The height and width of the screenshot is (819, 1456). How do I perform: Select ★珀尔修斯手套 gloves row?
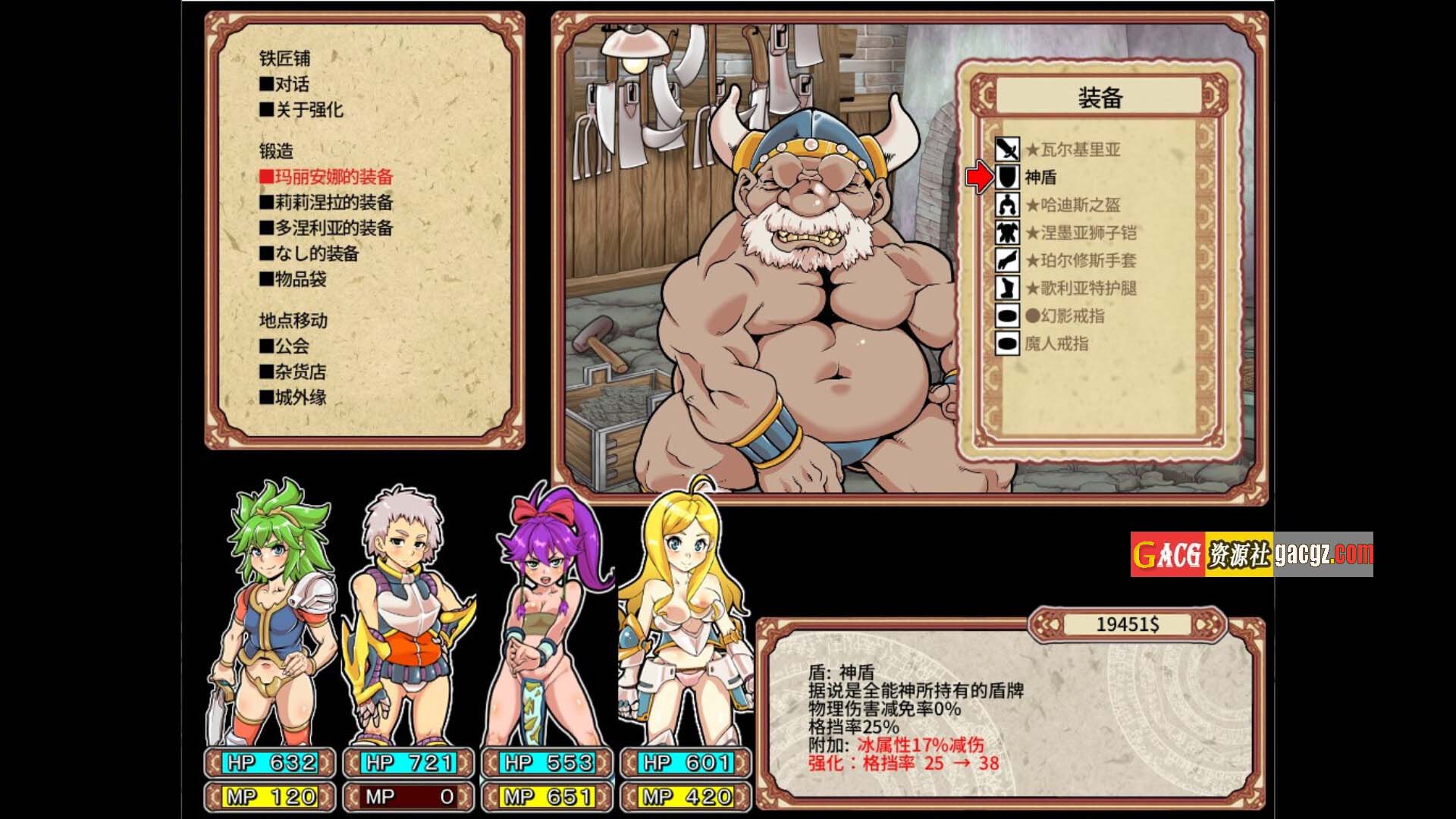click(1080, 261)
